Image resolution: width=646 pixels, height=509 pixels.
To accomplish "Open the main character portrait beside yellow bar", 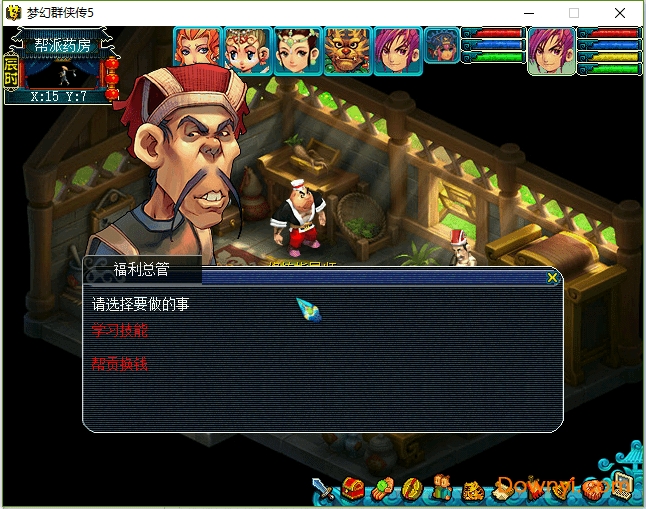I will [550, 49].
